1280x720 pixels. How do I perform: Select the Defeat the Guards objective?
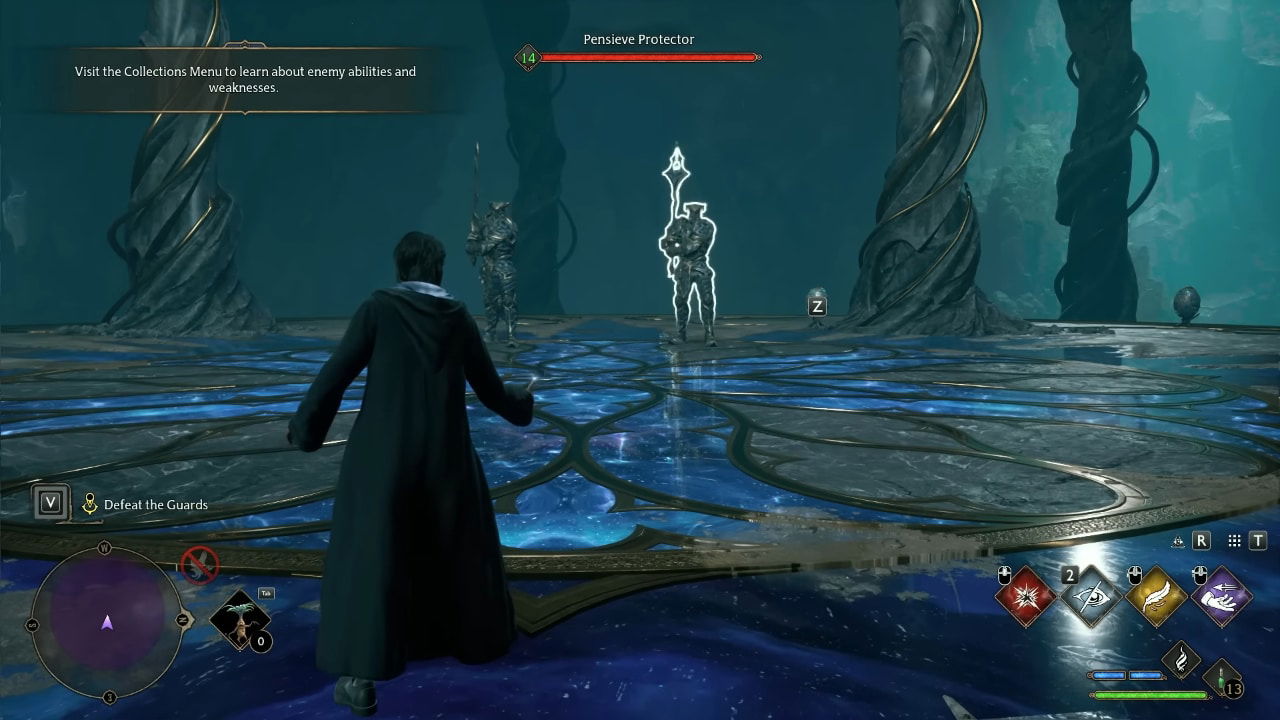(x=156, y=505)
